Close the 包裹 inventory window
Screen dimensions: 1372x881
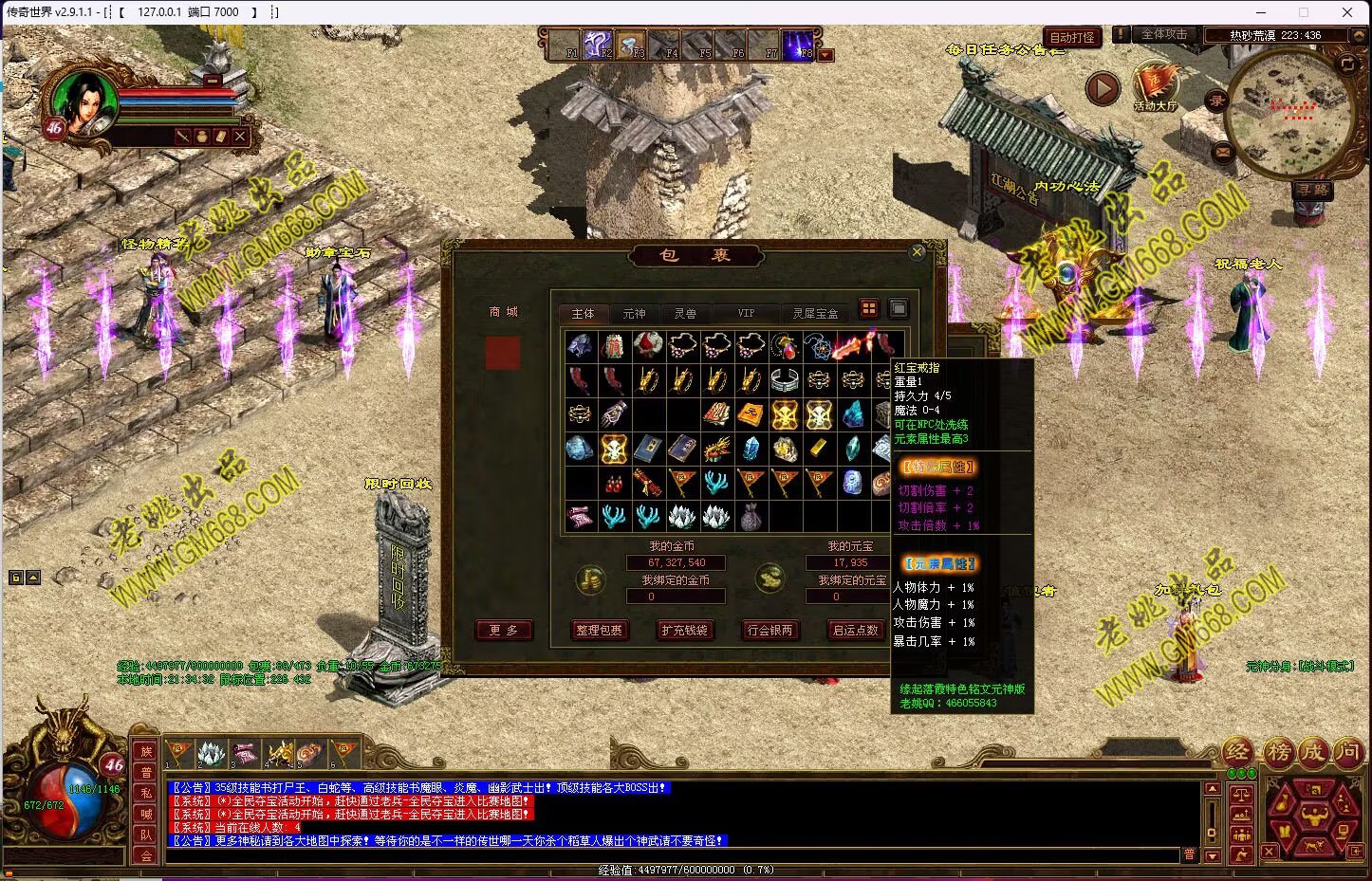(917, 252)
